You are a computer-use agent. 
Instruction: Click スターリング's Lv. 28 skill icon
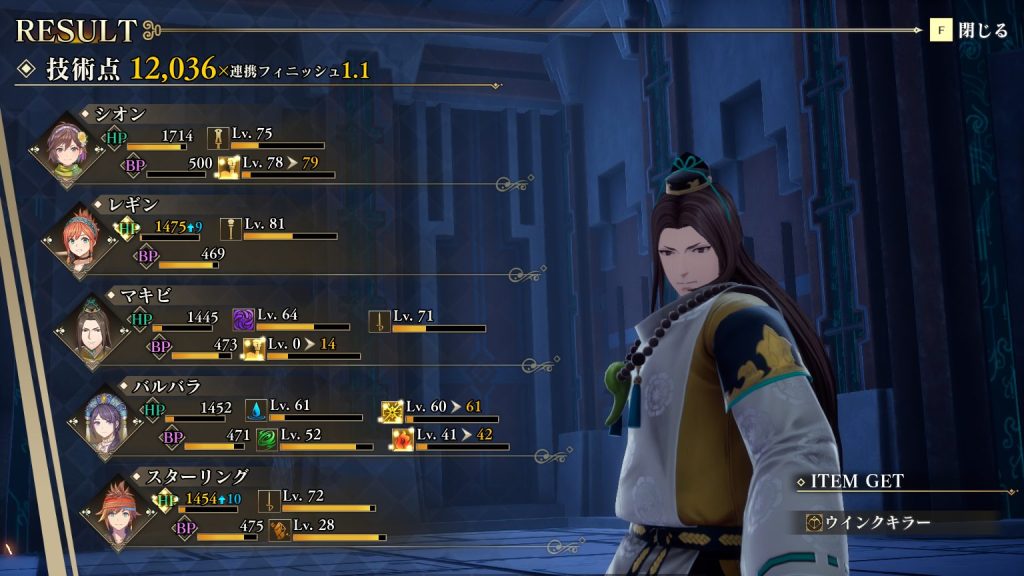(279, 530)
